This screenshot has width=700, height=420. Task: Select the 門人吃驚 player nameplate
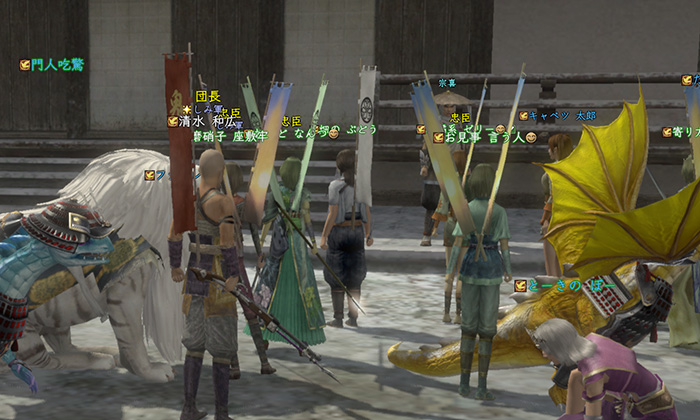click(57, 64)
